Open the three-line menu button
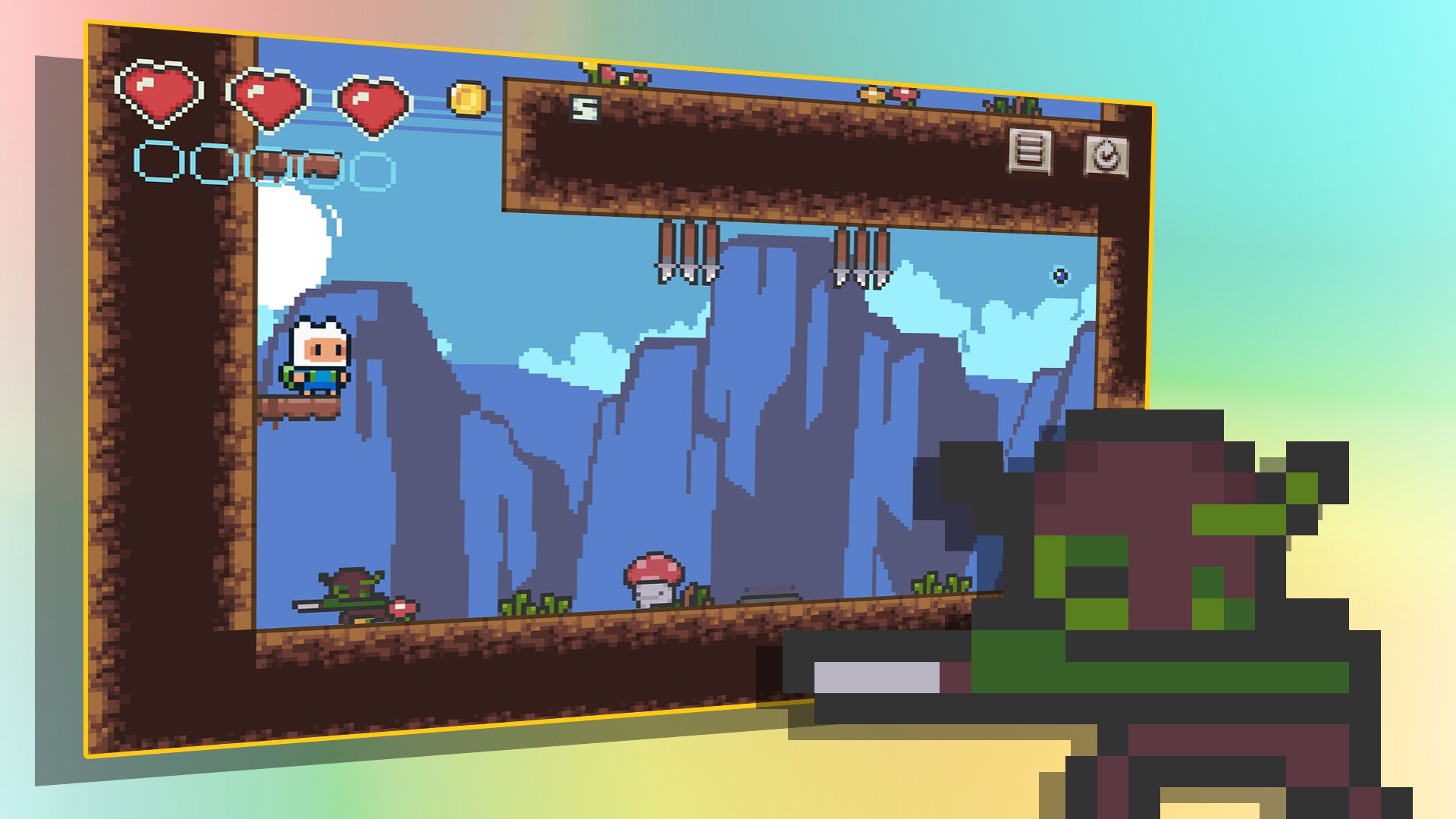Viewport: 1456px width, 819px height. tap(1030, 150)
